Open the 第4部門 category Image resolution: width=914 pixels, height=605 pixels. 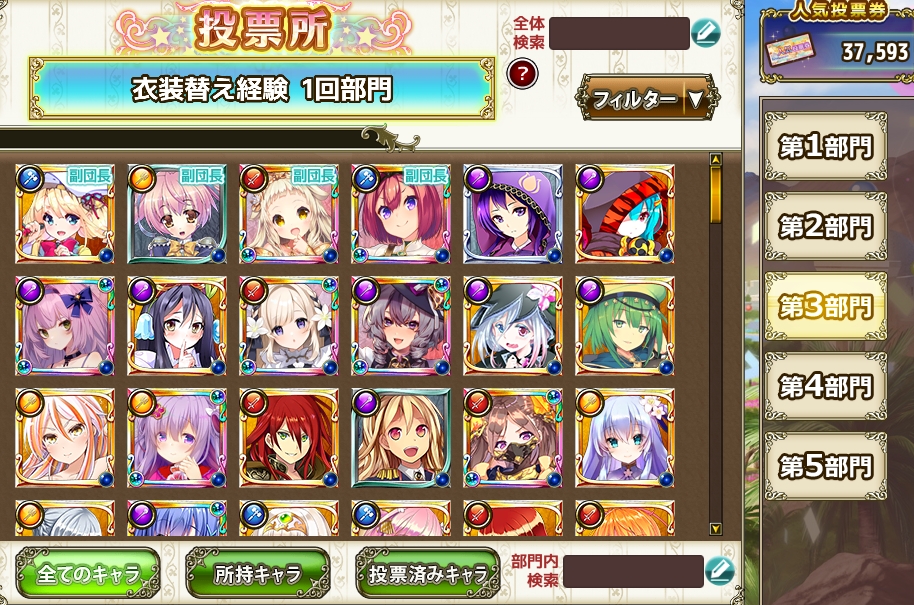pyautogui.click(x=824, y=385)
